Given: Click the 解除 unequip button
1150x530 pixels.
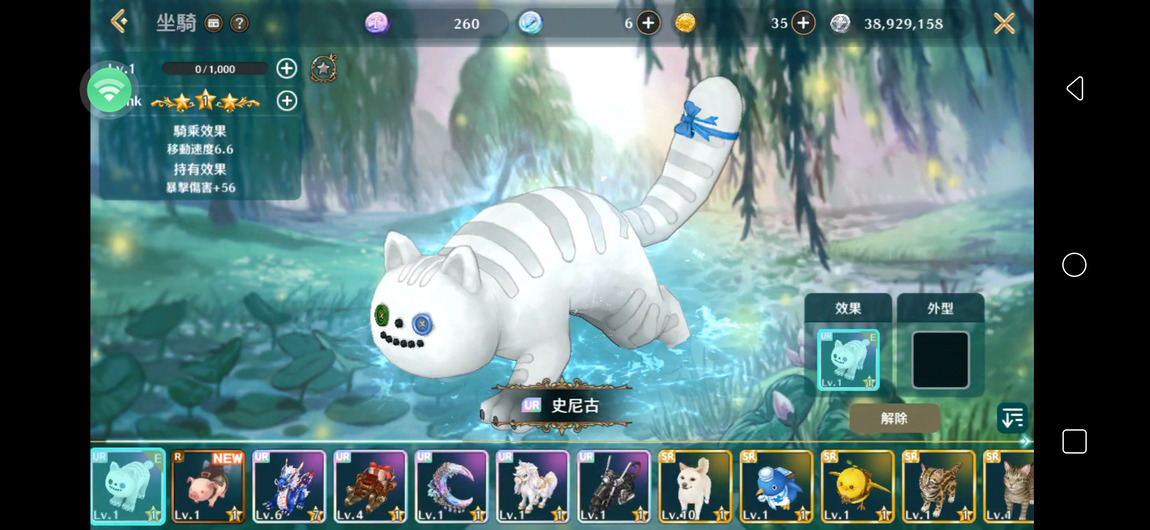Looking at the screenshot, I should click(x=894, y=418).
